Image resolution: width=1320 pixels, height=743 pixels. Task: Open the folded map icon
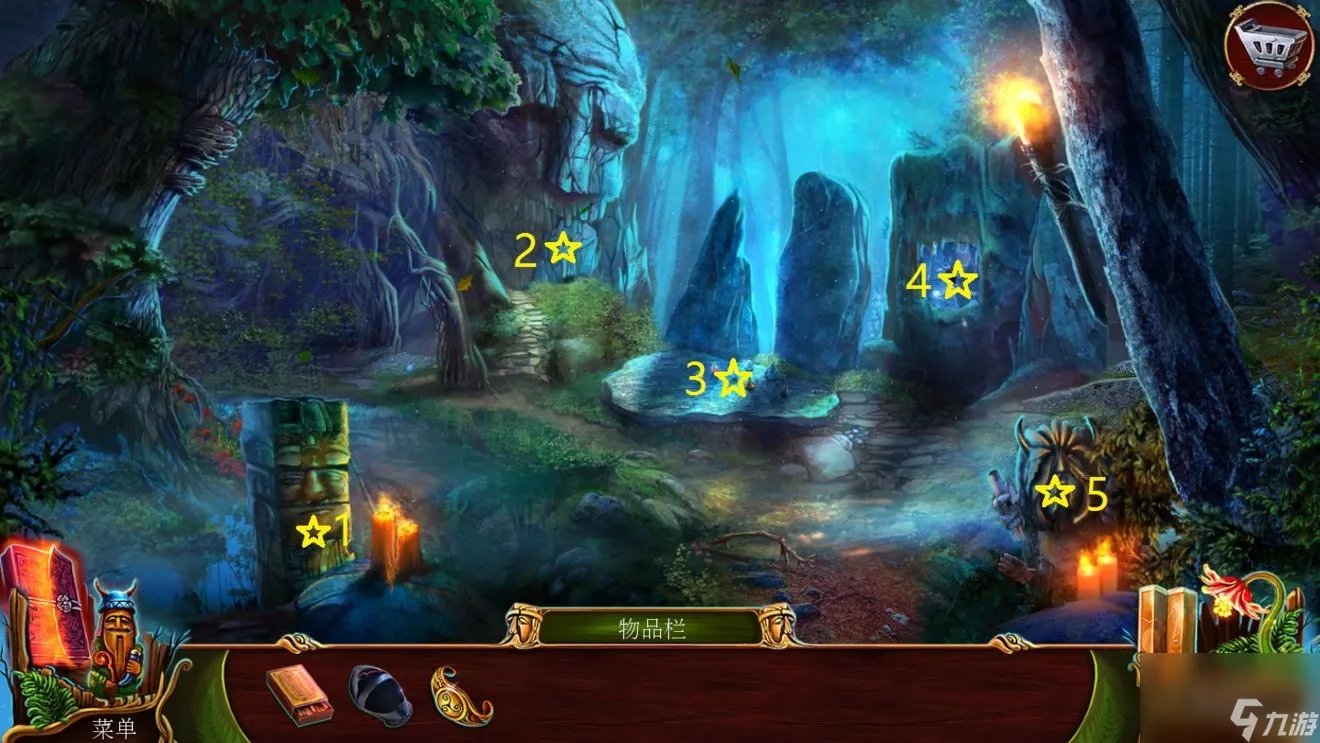[x=1167, y=620]
